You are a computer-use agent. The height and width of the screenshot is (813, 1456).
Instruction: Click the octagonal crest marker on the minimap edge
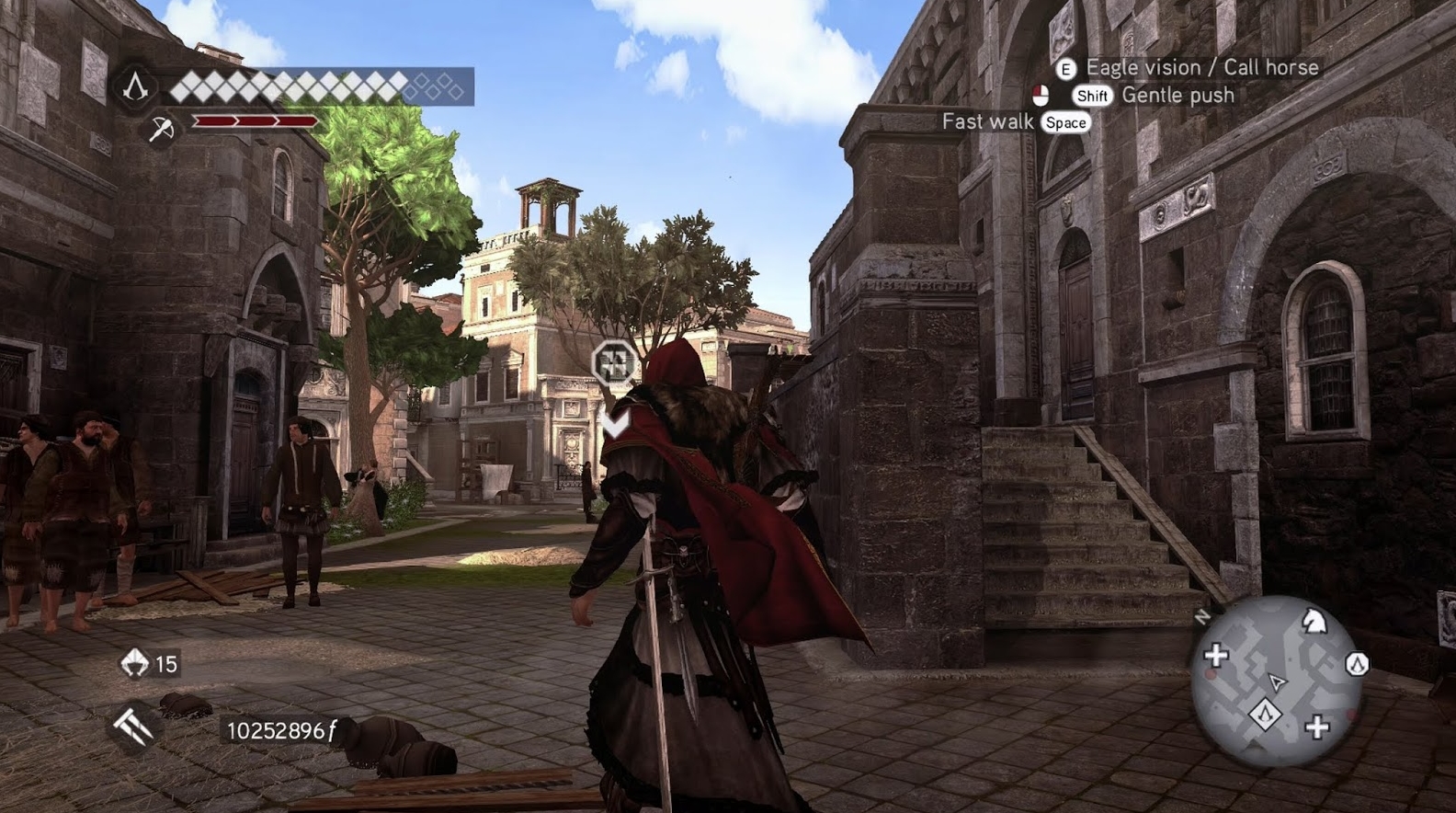[1358, 663]
